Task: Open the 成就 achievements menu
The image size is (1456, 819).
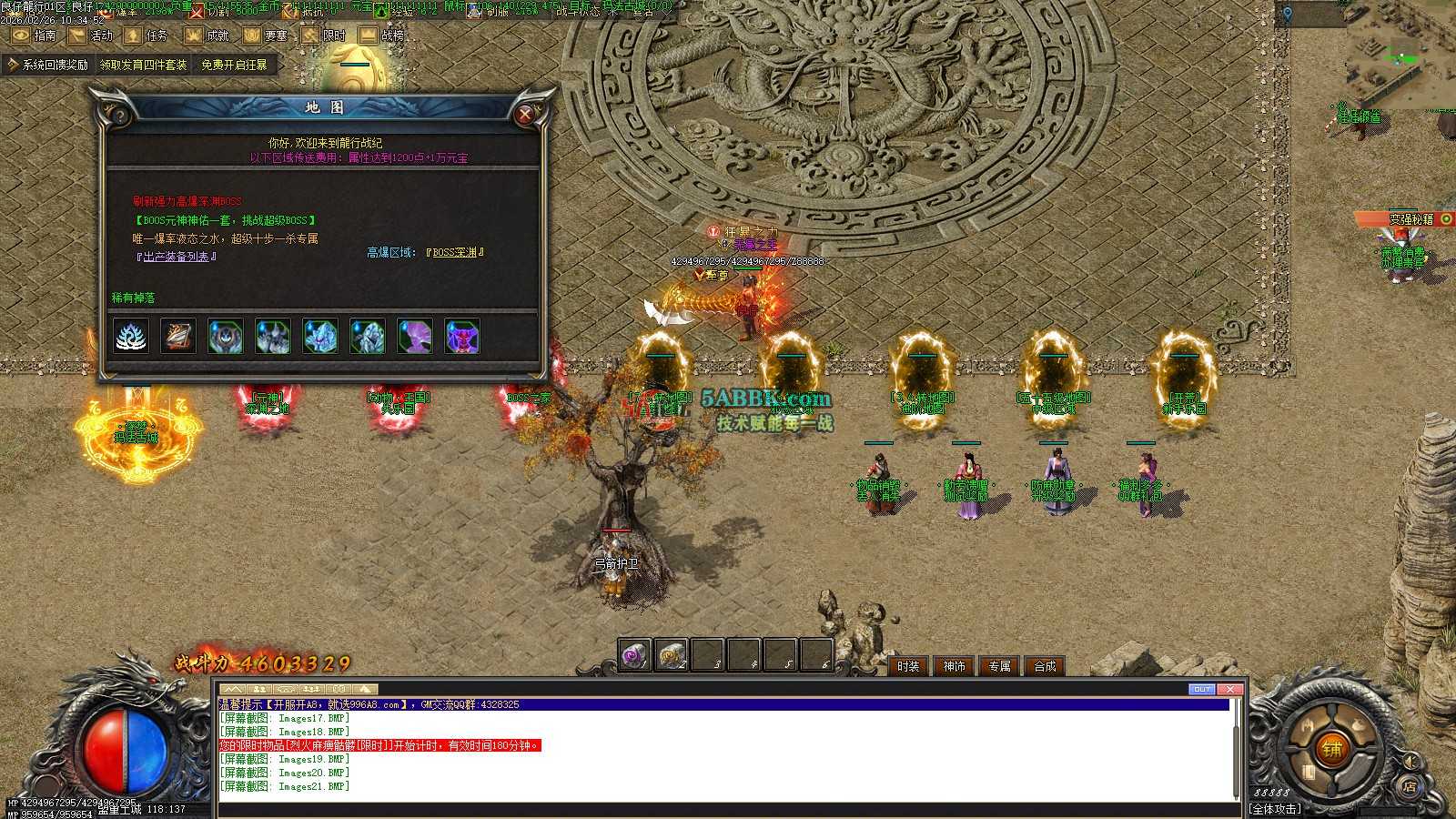Action: click(x=207, y=35)
